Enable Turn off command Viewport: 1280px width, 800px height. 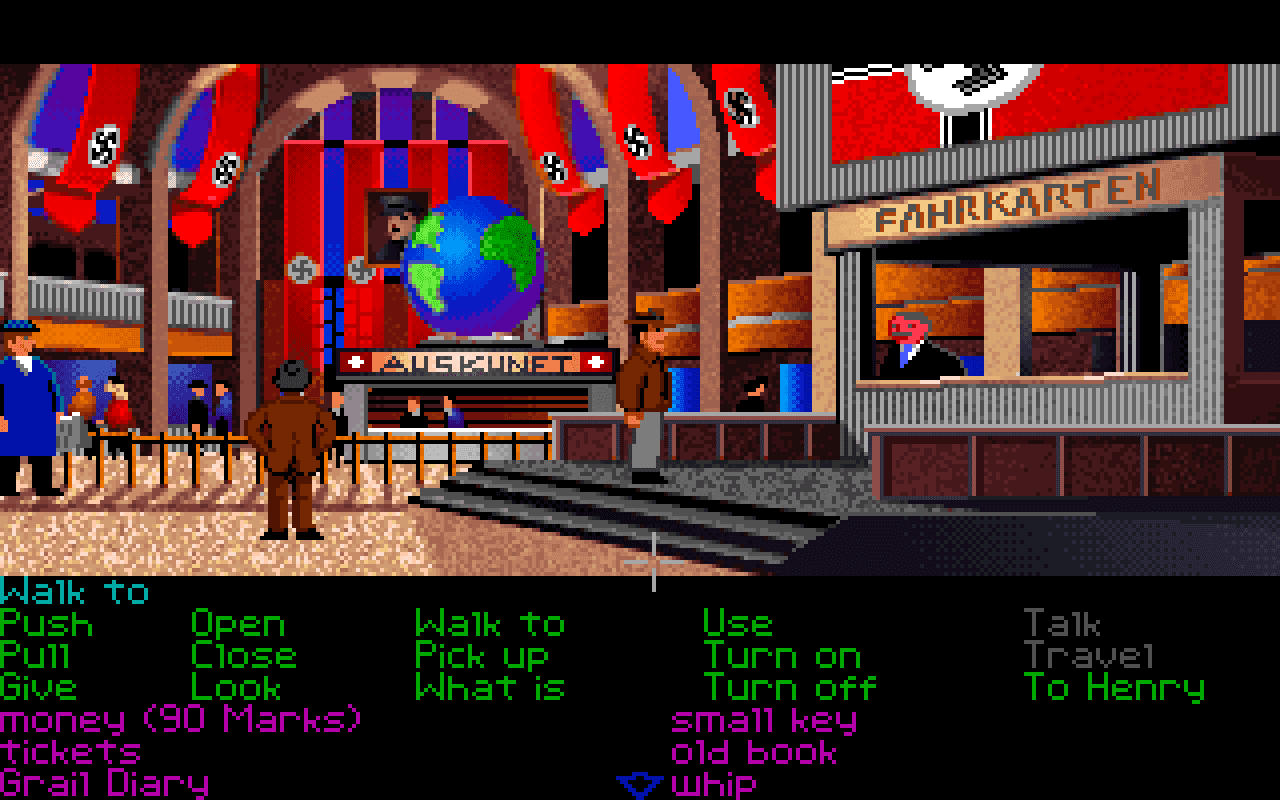[x=788, y=687]
